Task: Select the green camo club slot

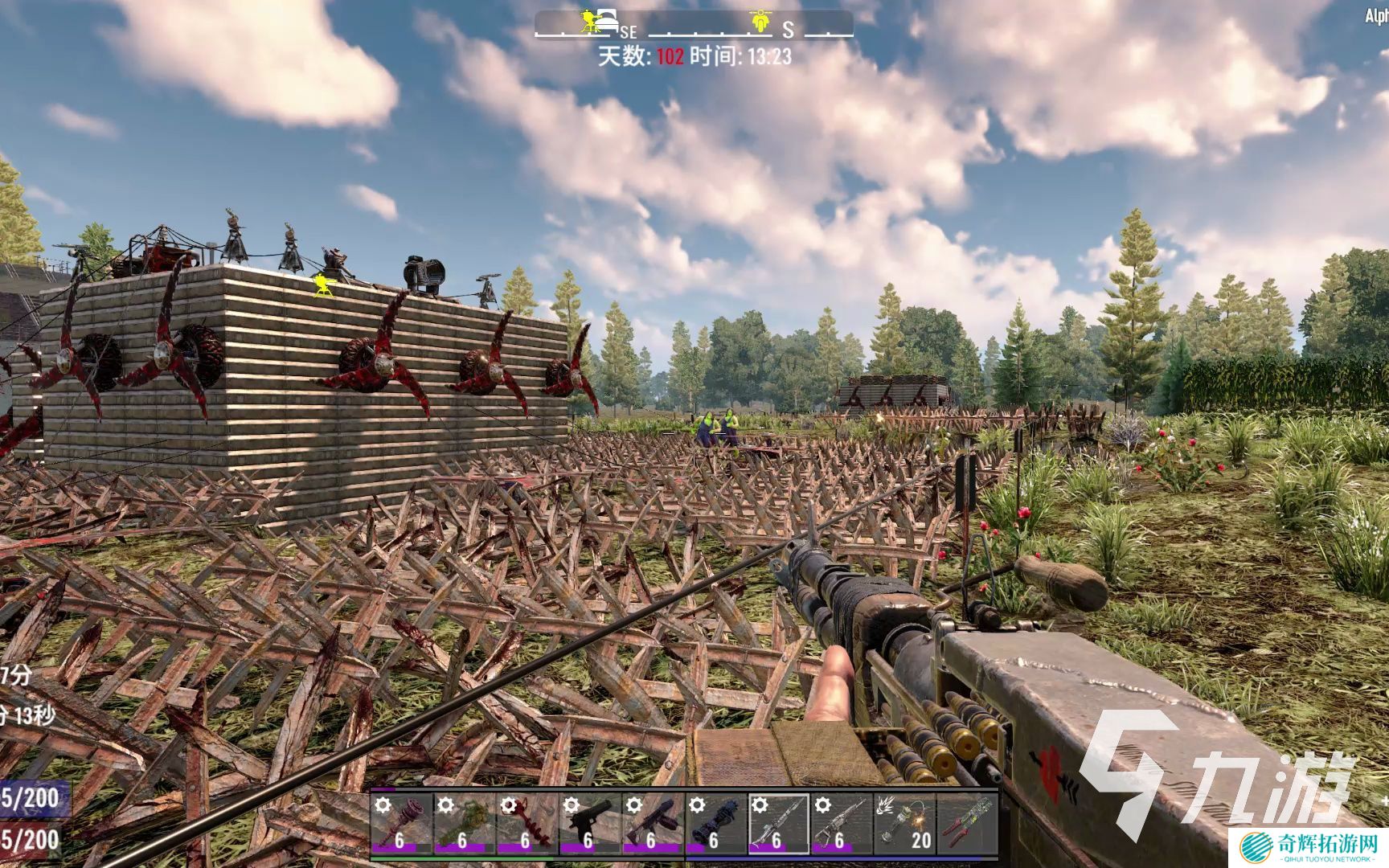Action: [x=463, y=823]
